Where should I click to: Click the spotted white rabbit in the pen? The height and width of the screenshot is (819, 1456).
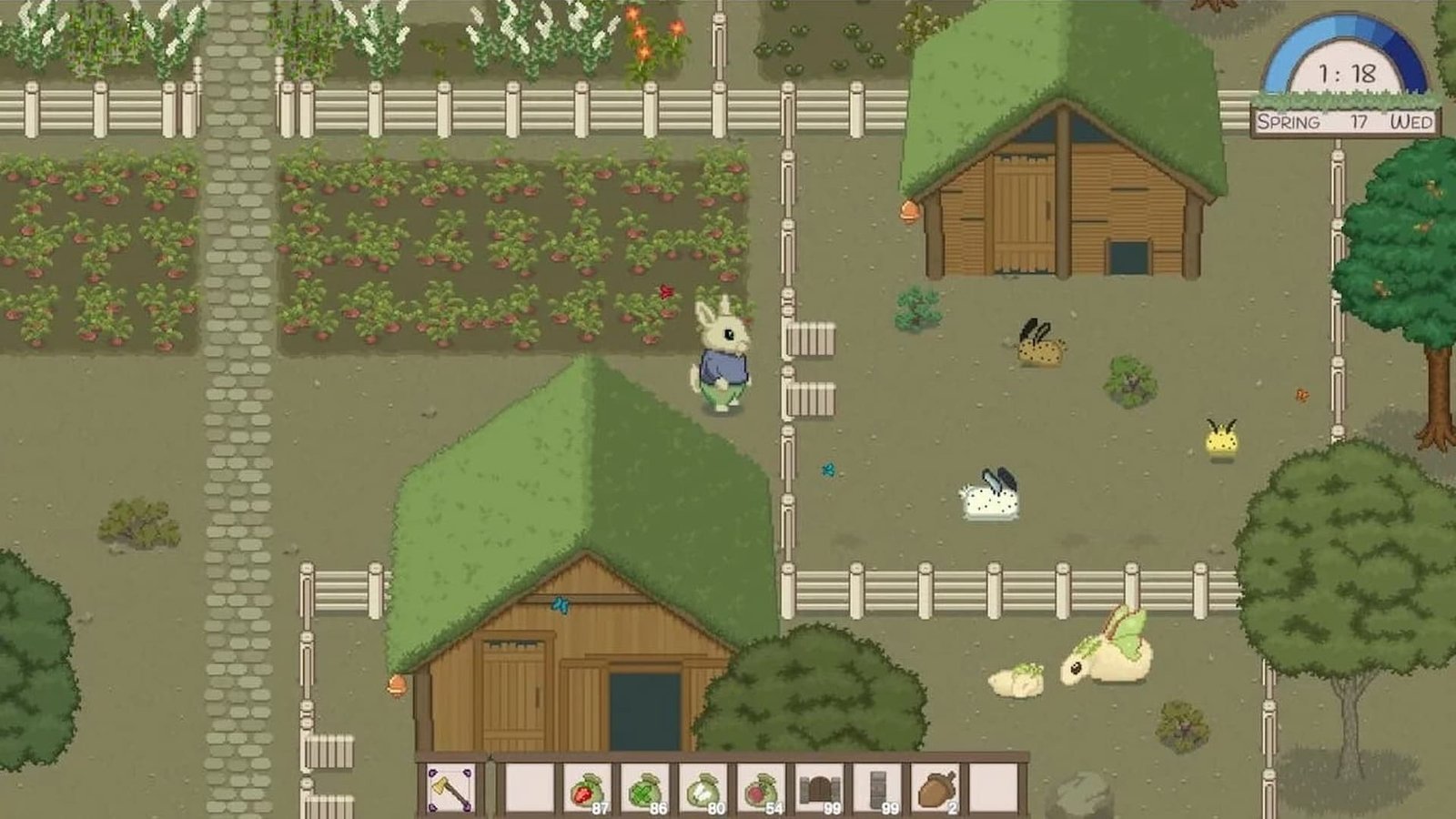coord(992,496)
